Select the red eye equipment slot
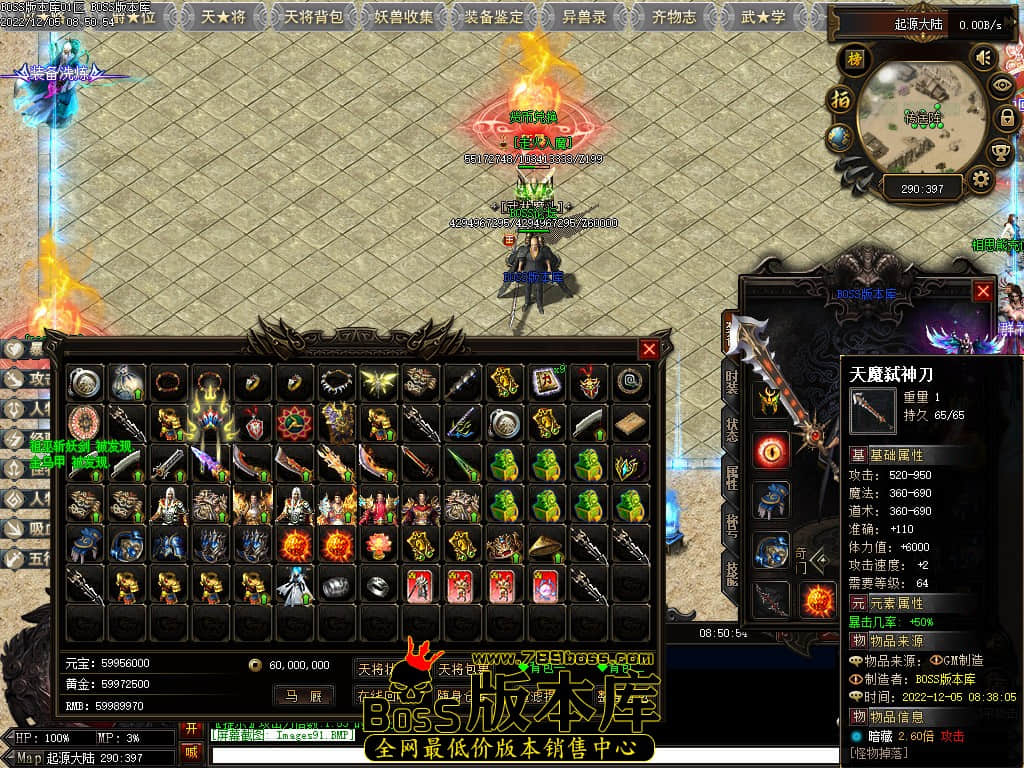 tap(770, 451)
